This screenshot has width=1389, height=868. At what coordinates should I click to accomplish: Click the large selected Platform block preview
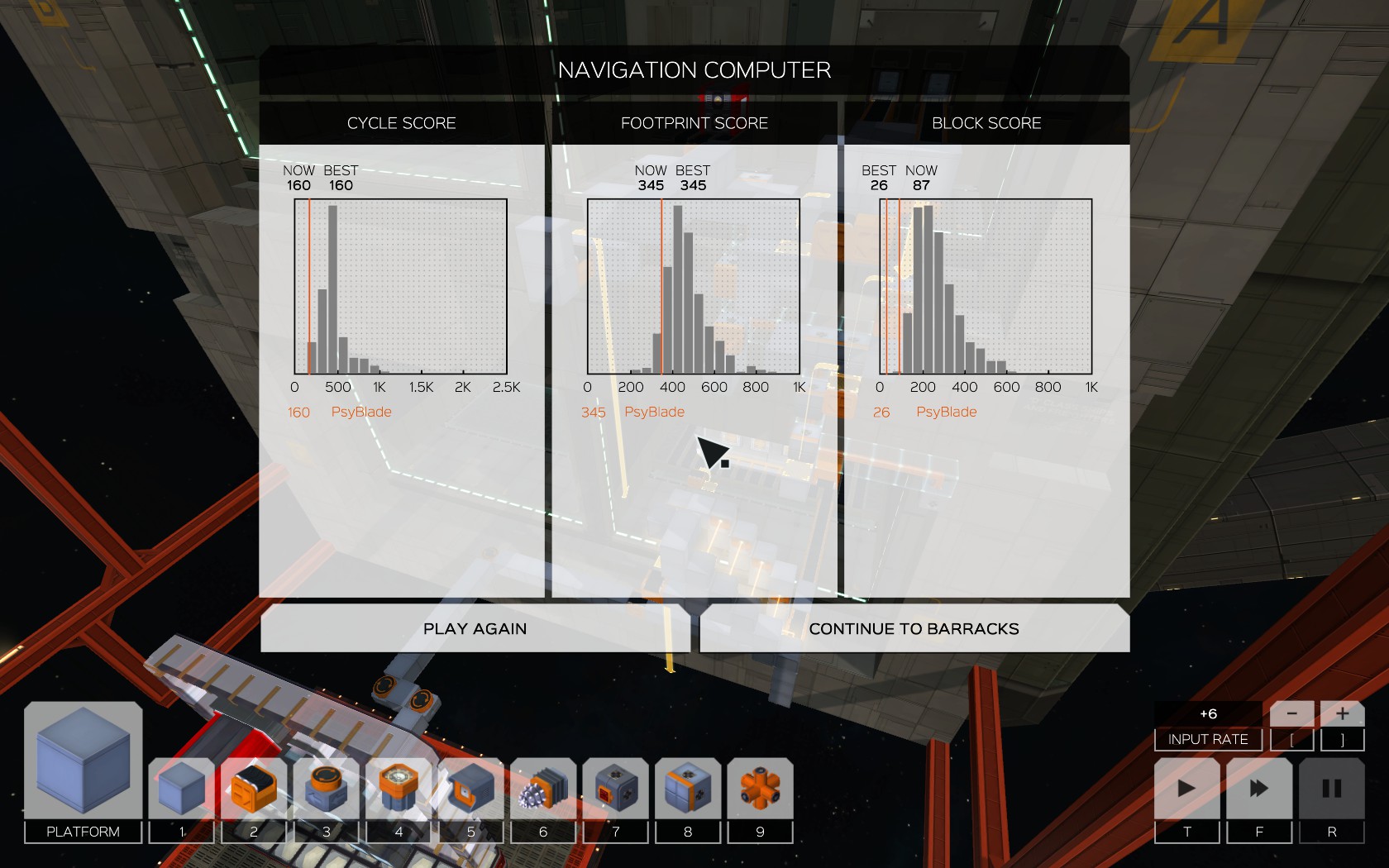click(83, 761)
